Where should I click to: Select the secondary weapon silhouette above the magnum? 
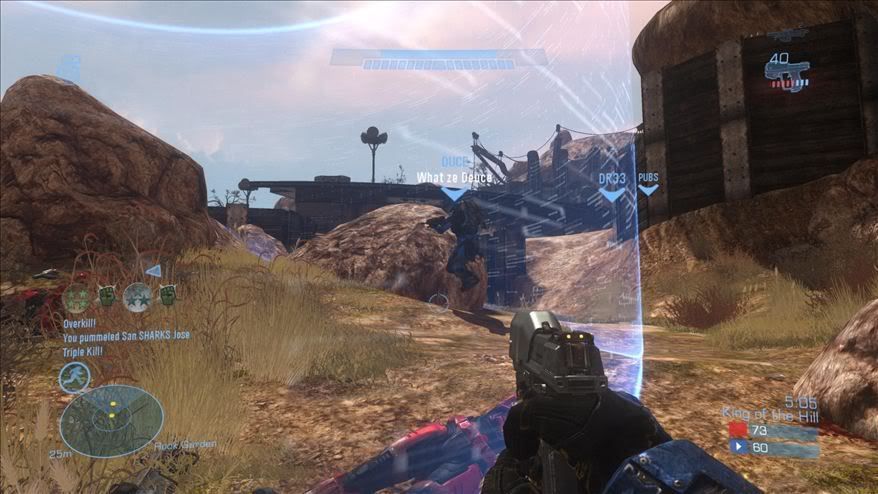coord(787,35)
